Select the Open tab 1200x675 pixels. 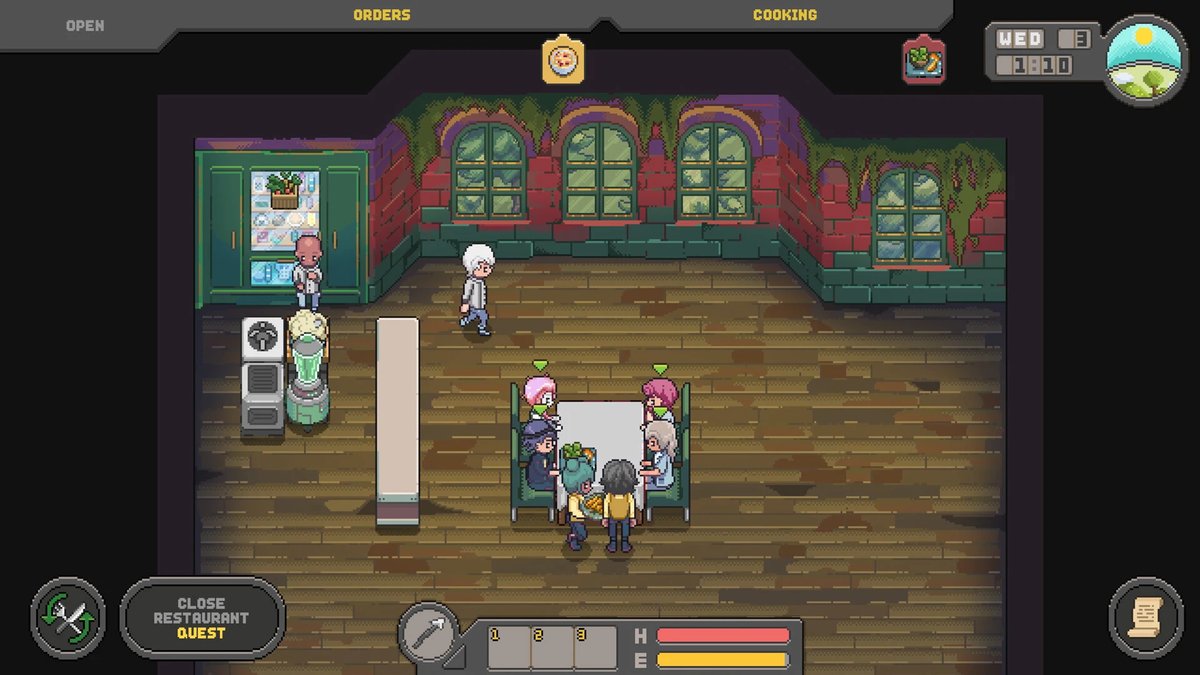(85, 25)
